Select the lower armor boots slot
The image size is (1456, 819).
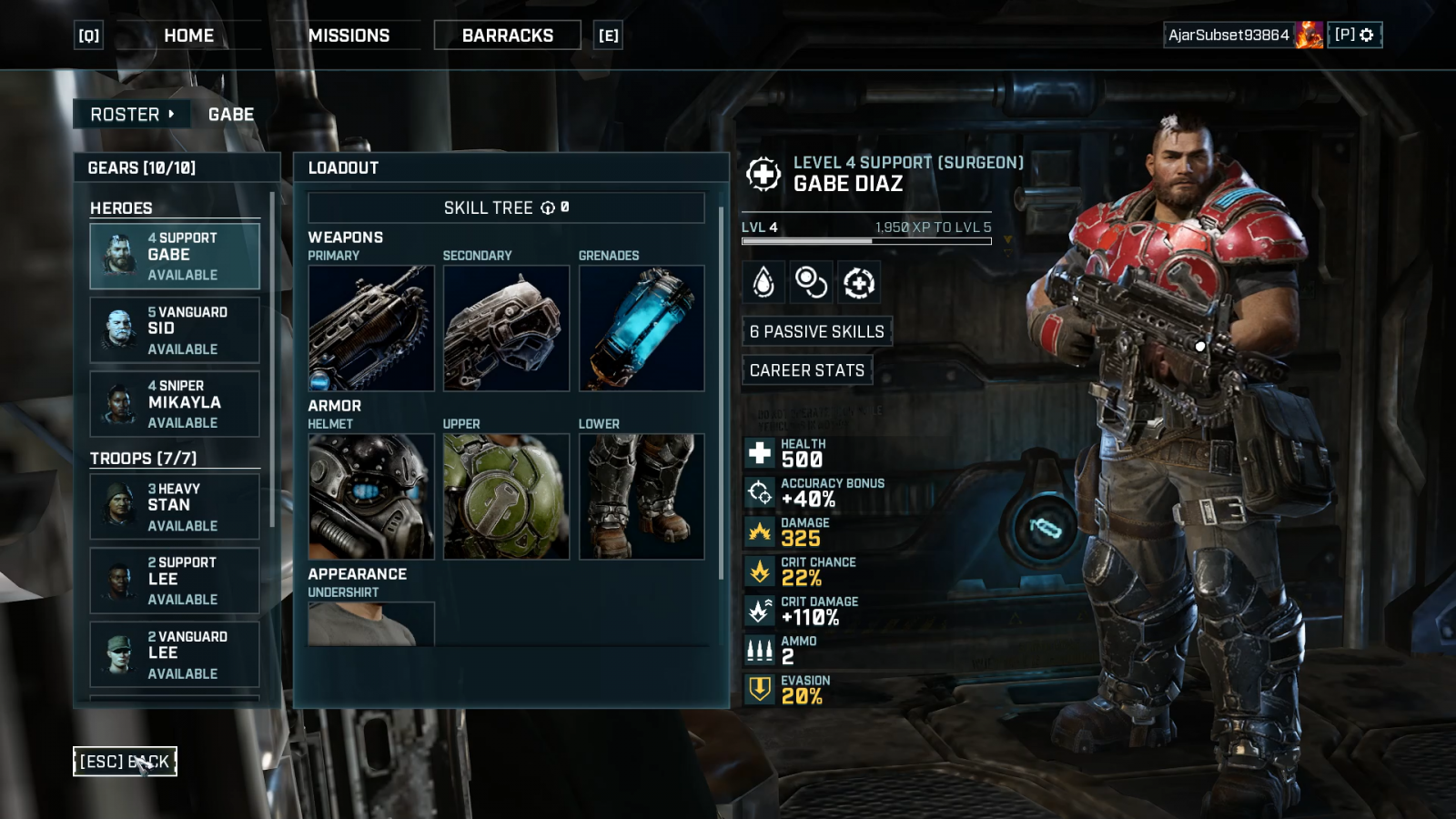click(642, 496)
